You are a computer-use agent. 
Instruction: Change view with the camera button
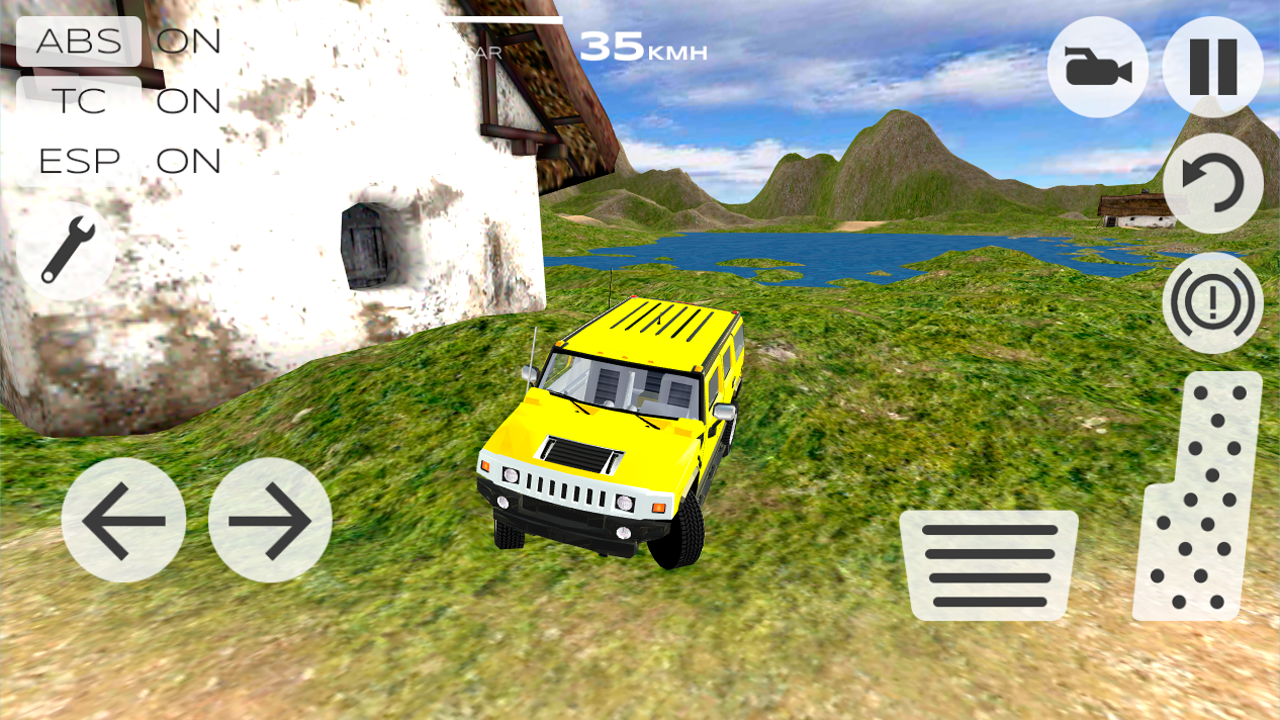click(1098, 67)
